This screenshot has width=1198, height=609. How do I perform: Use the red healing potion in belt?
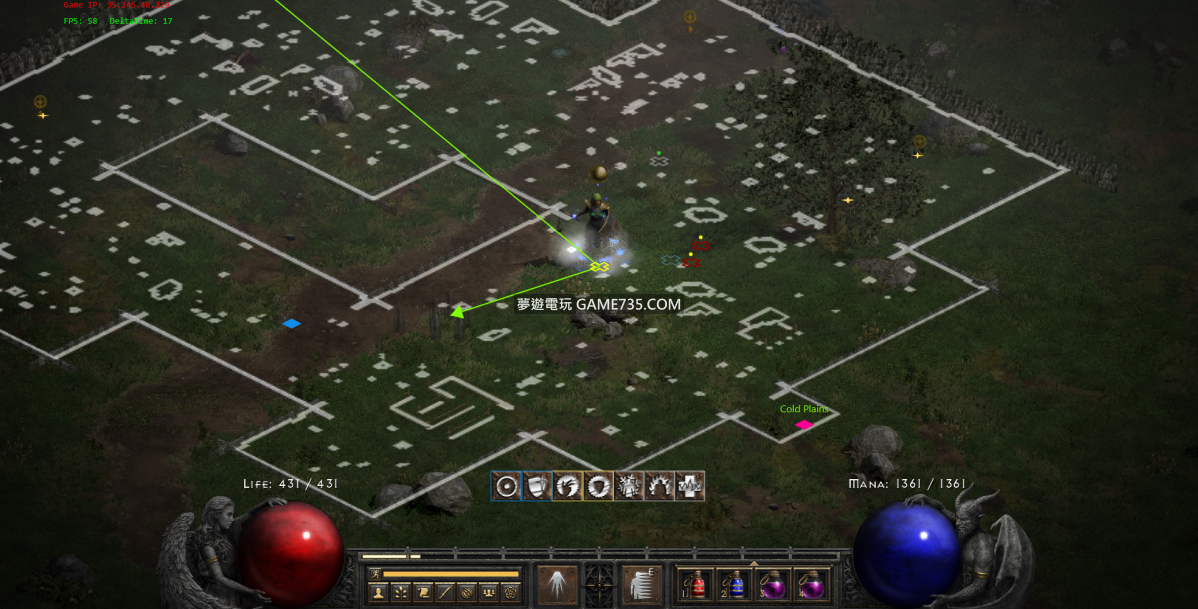697,584
